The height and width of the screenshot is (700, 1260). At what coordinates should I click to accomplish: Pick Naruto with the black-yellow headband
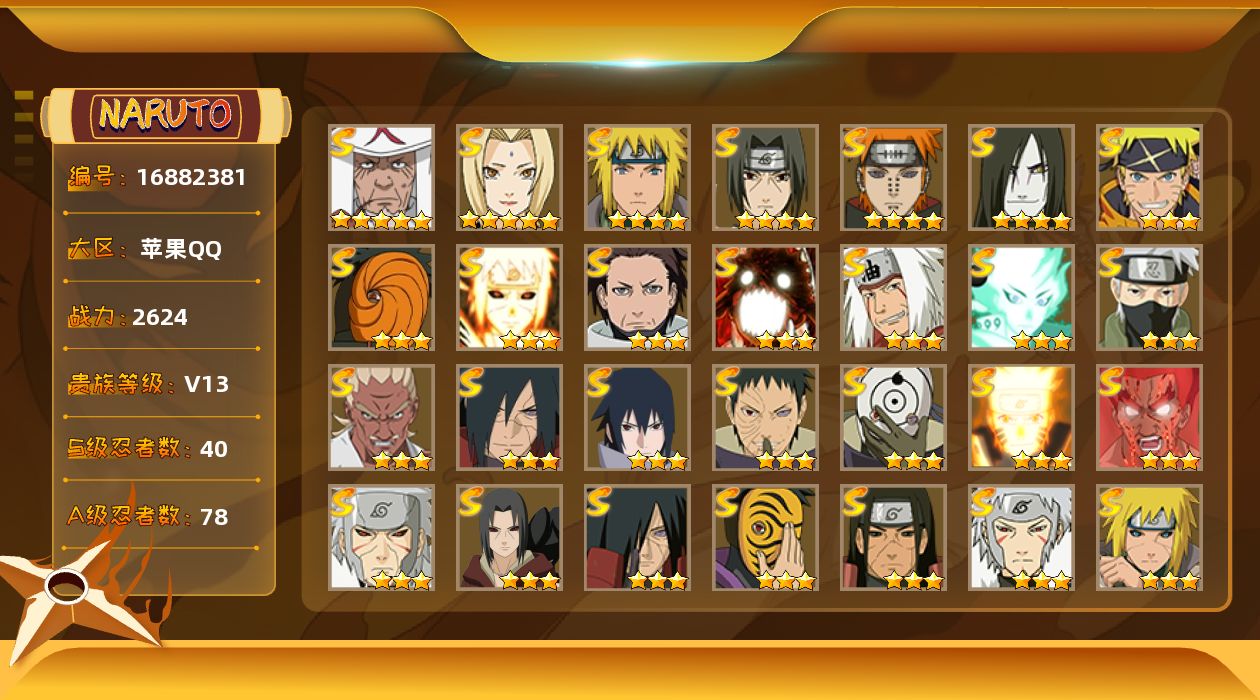[1149, 178]
